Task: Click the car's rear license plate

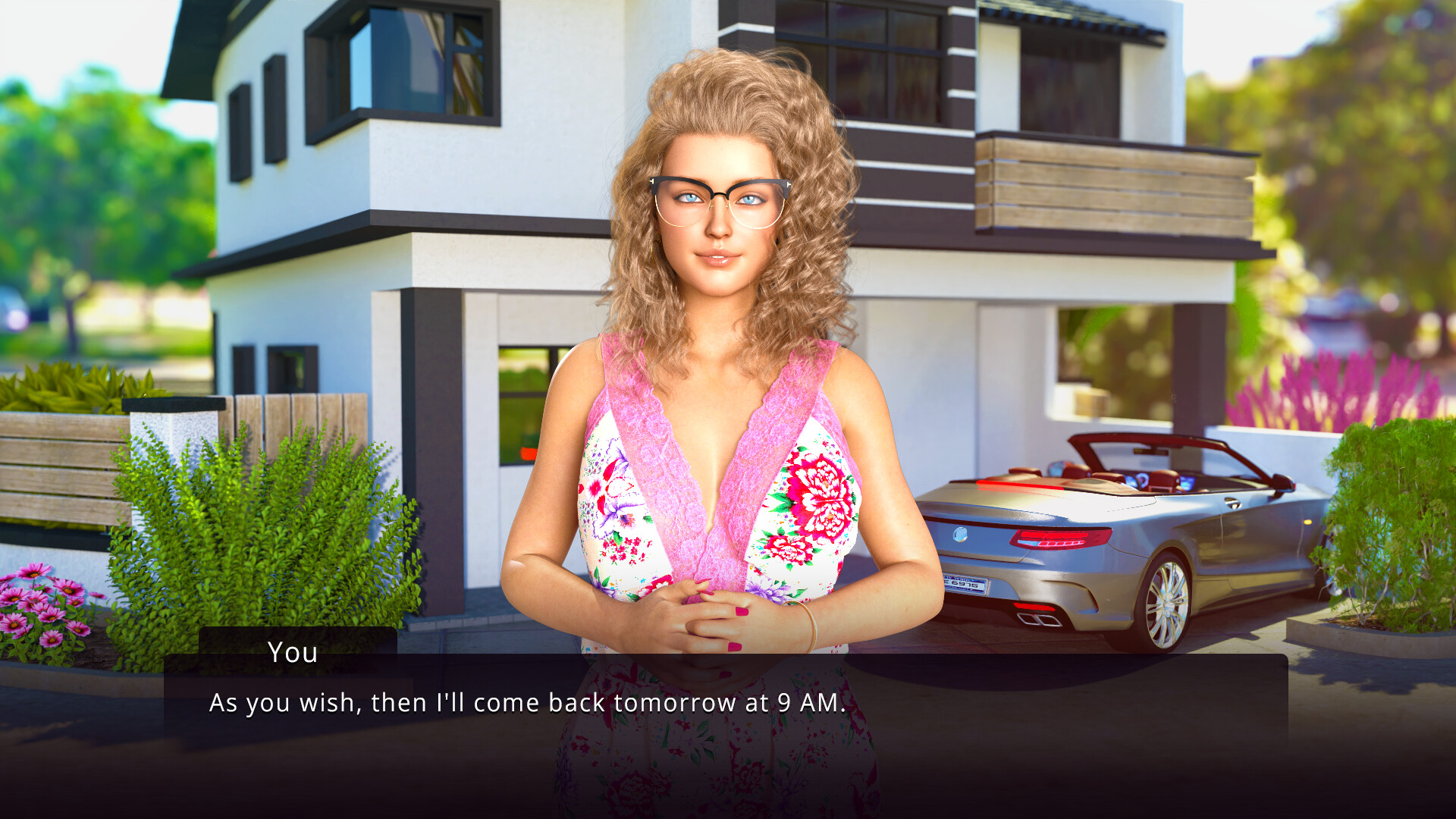Action: coord(965,584)
